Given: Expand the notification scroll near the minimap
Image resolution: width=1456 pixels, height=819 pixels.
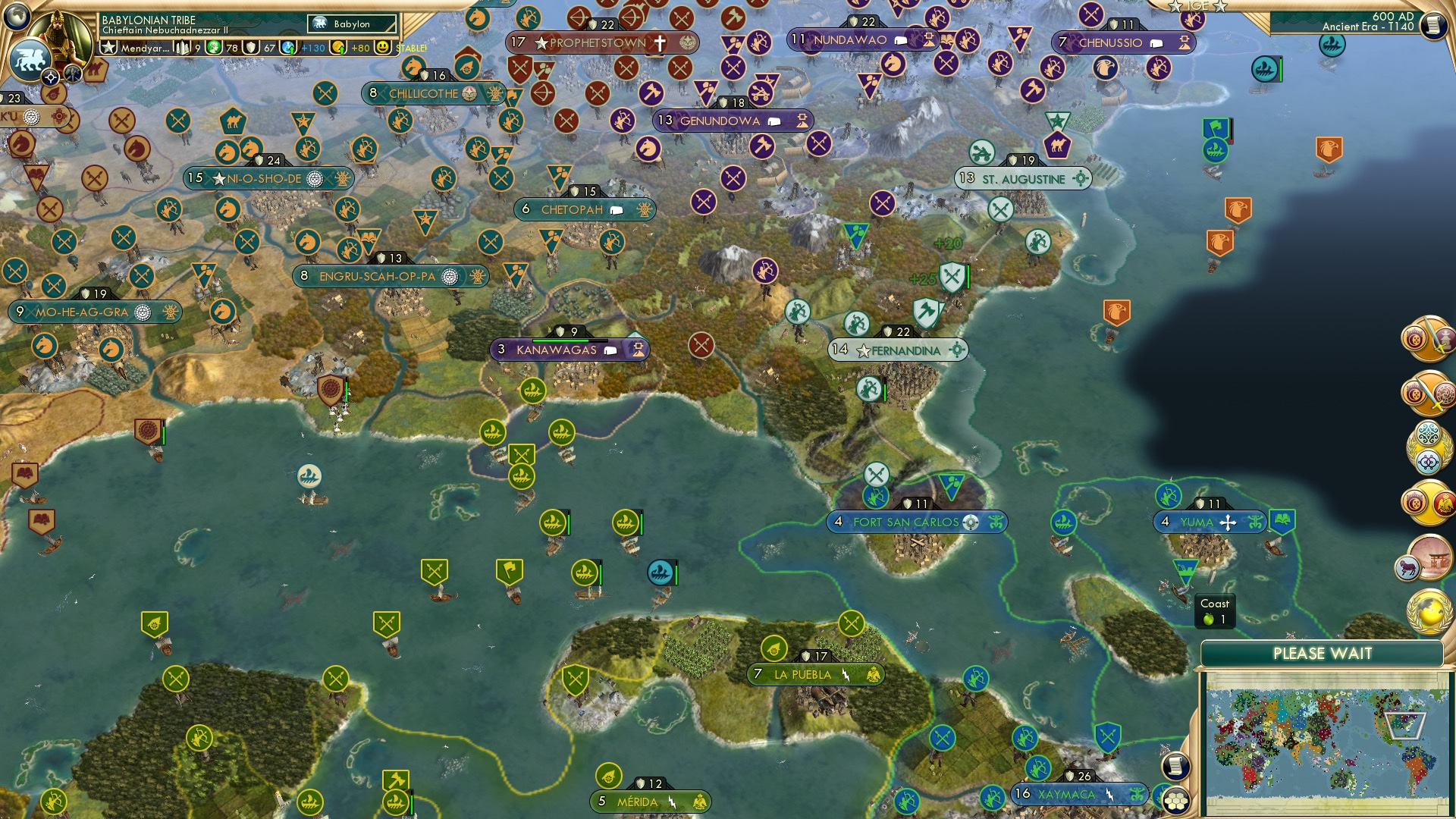Looking at the screenshot, I should click(1175, 765).
